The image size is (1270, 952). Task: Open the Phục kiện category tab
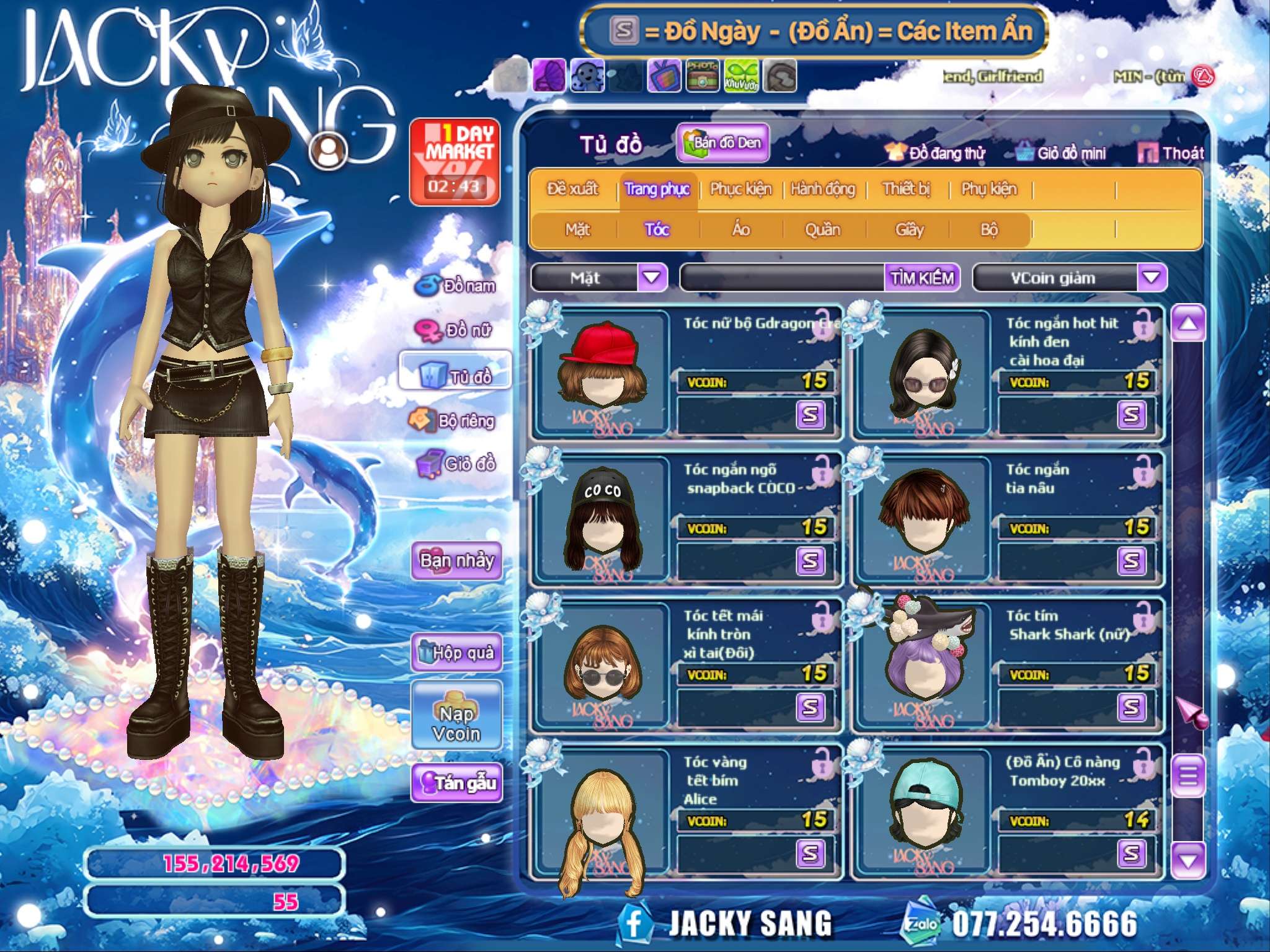(740, 189)
